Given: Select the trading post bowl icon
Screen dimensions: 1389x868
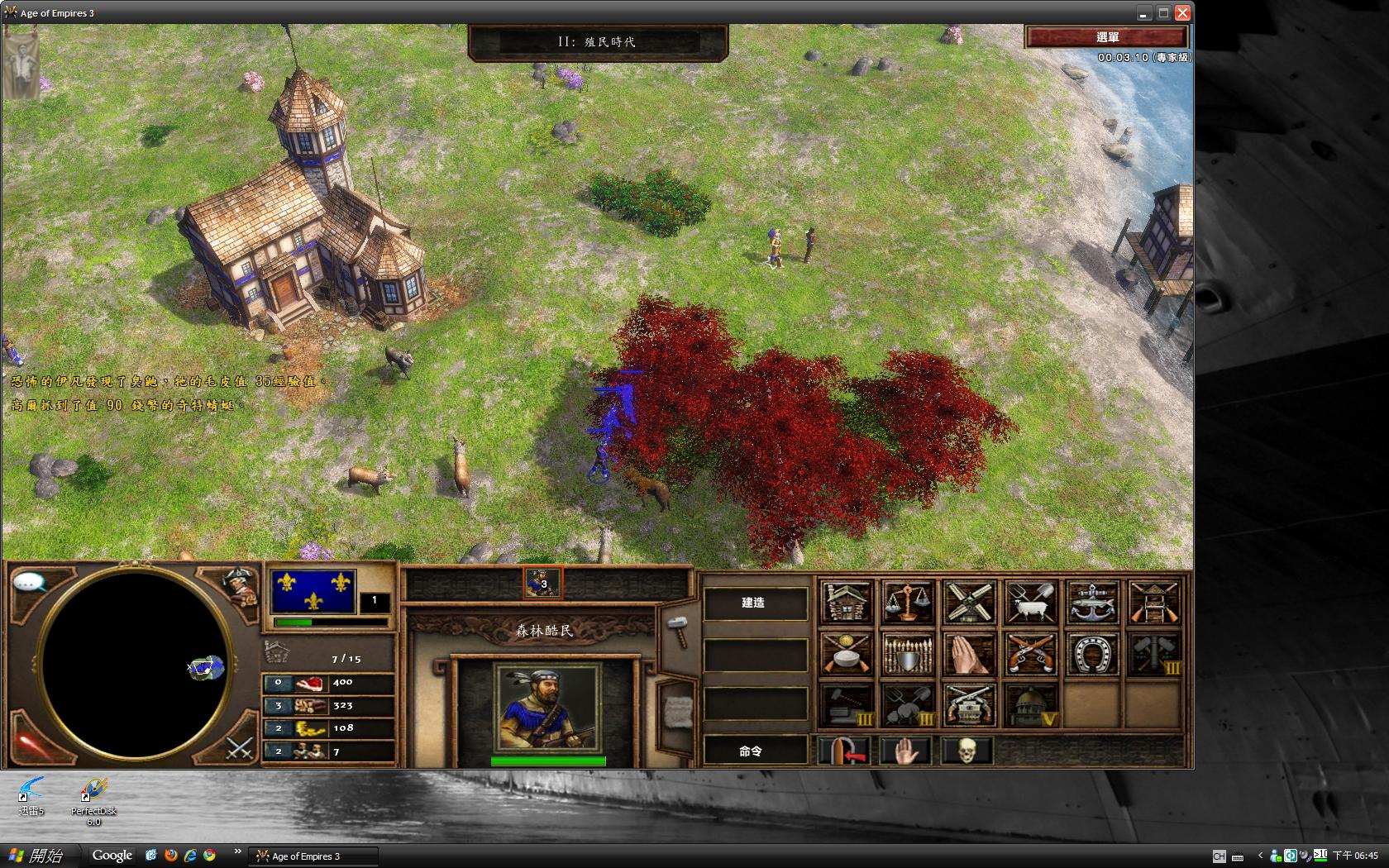Looking at the screenshot, I should 846,653.
